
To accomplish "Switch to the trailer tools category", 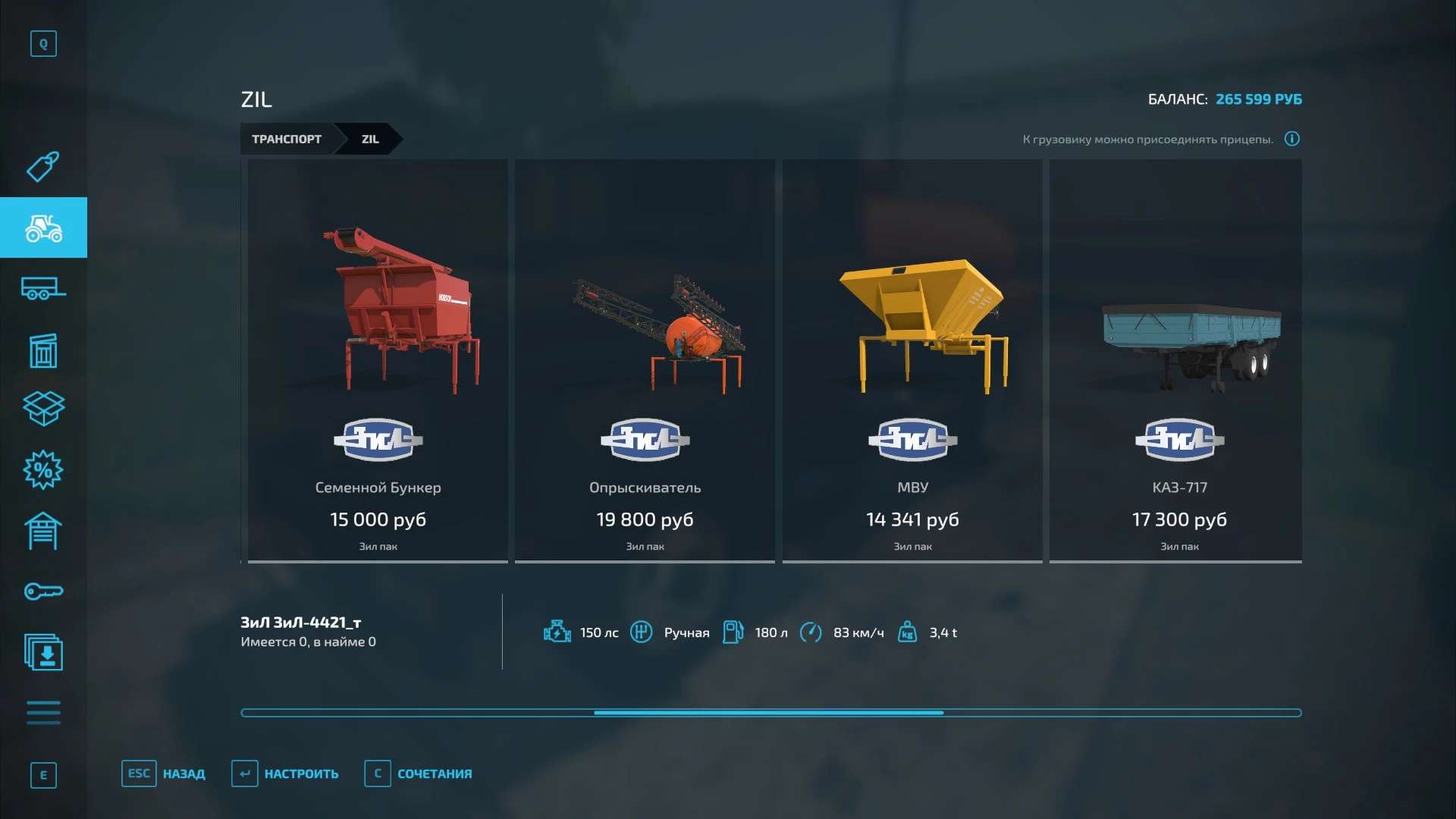I will 43,289.
